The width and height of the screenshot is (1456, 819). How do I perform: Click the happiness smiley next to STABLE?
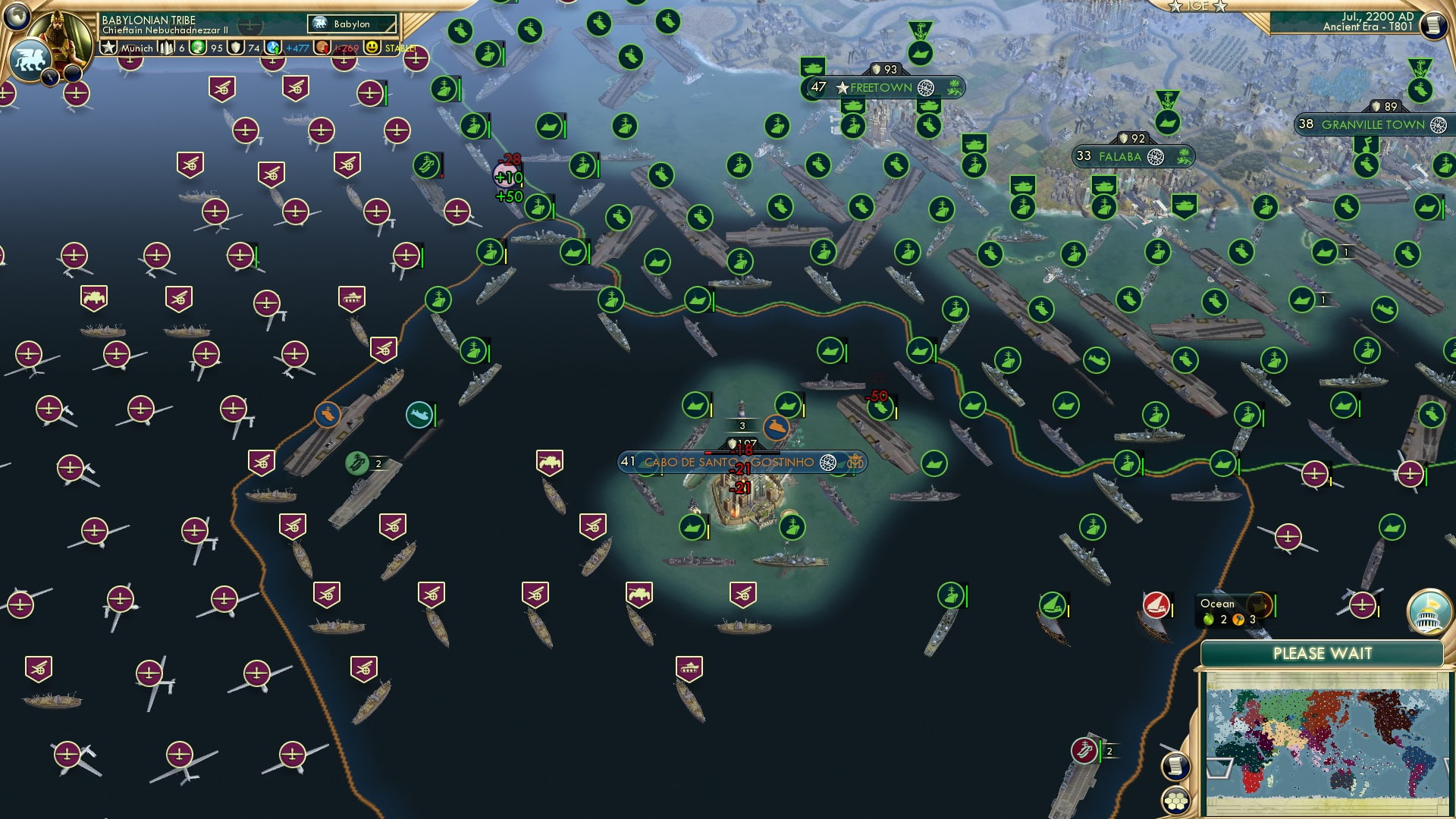(x=371, y=47)
